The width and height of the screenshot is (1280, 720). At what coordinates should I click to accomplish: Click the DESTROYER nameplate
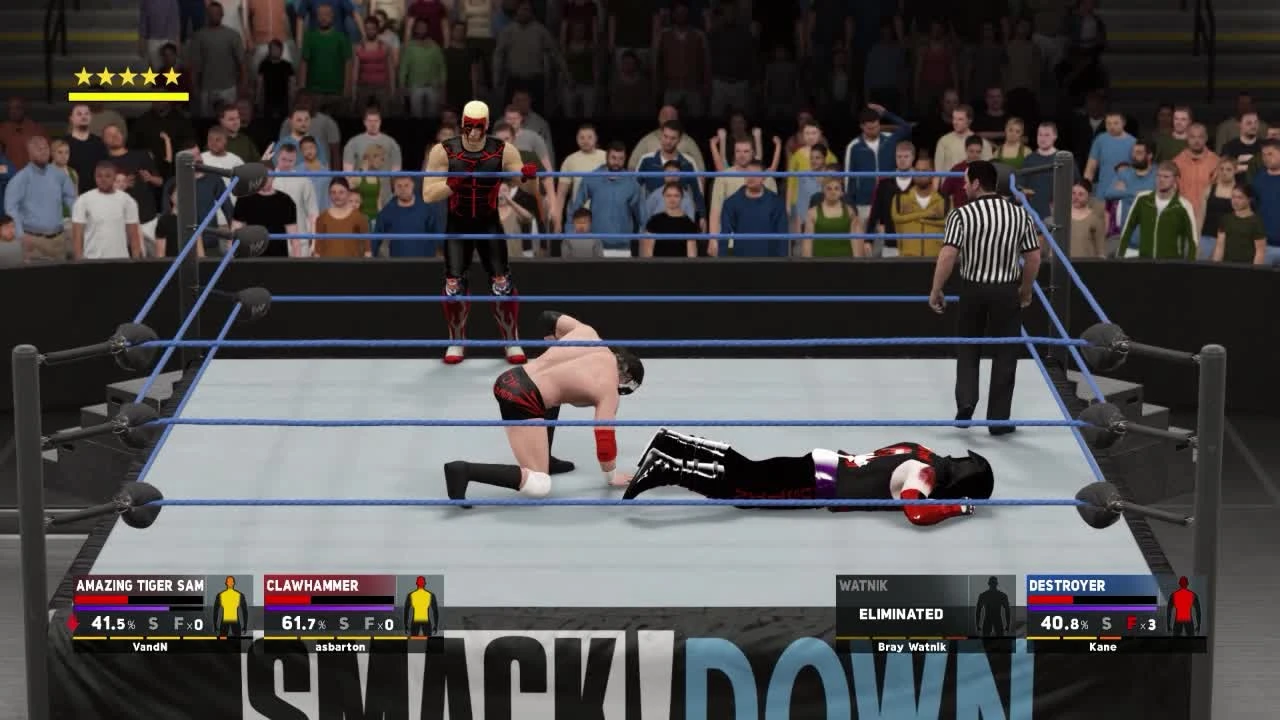1069,584
